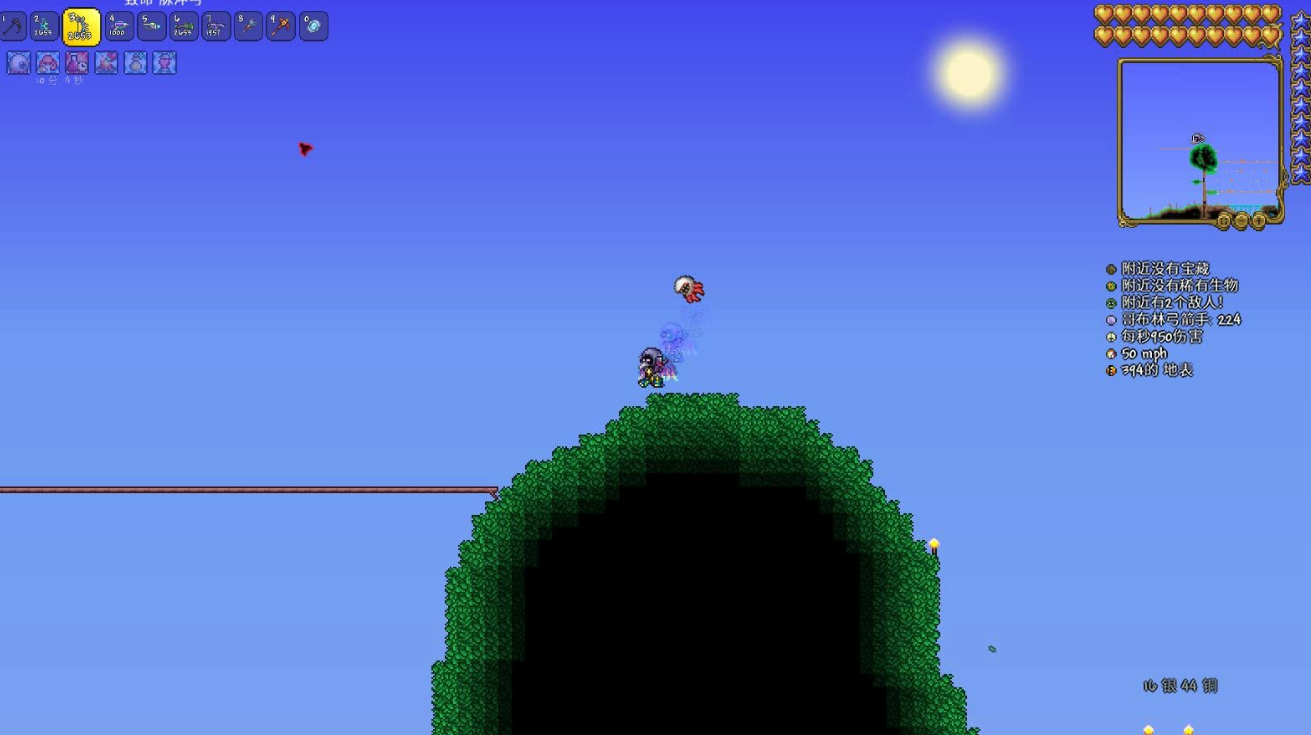Use the magic mirror in hotbar slot 0

click(x=313, y=26)
